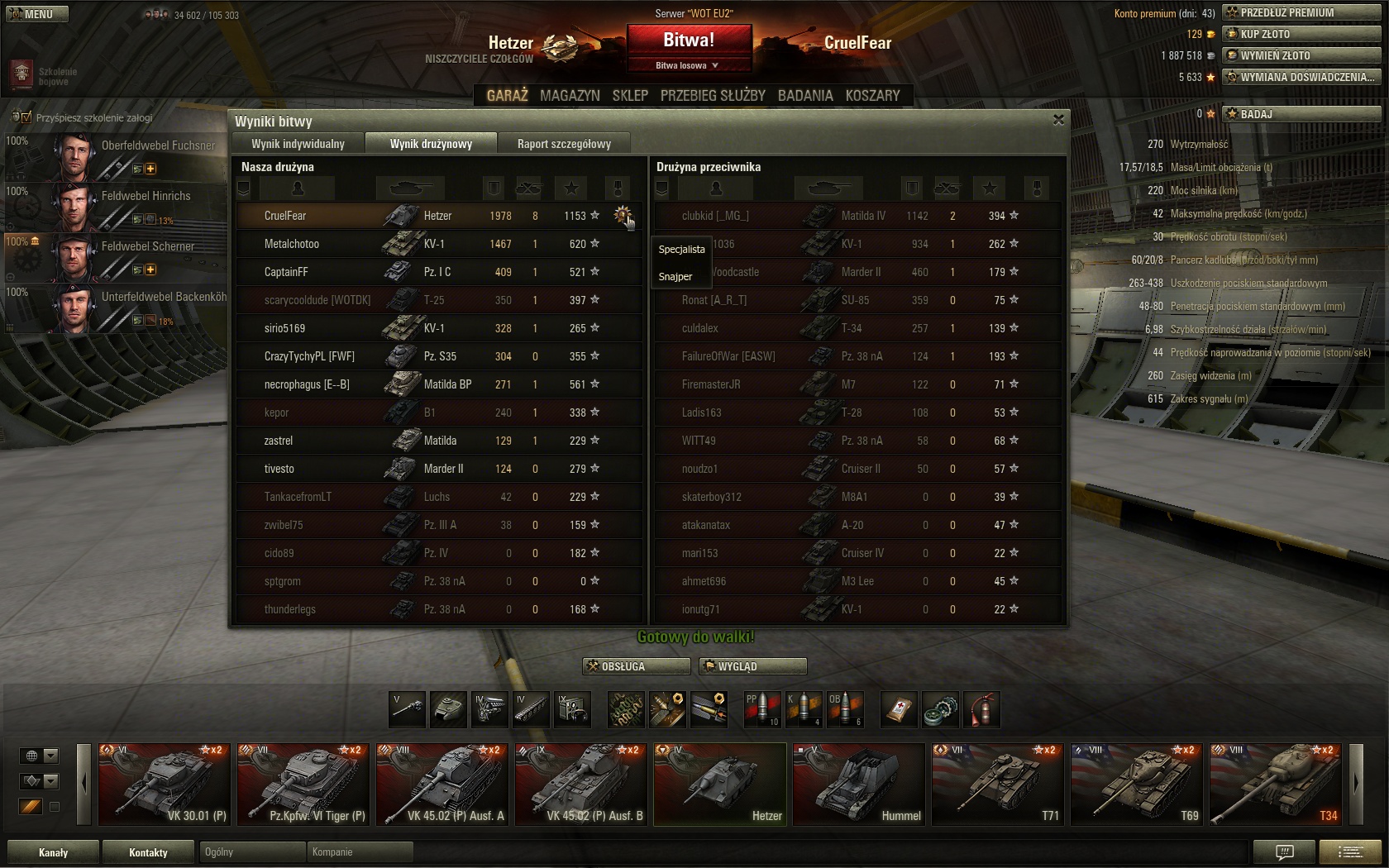Go to the MAGAZYN section

[x=570, y=95]
